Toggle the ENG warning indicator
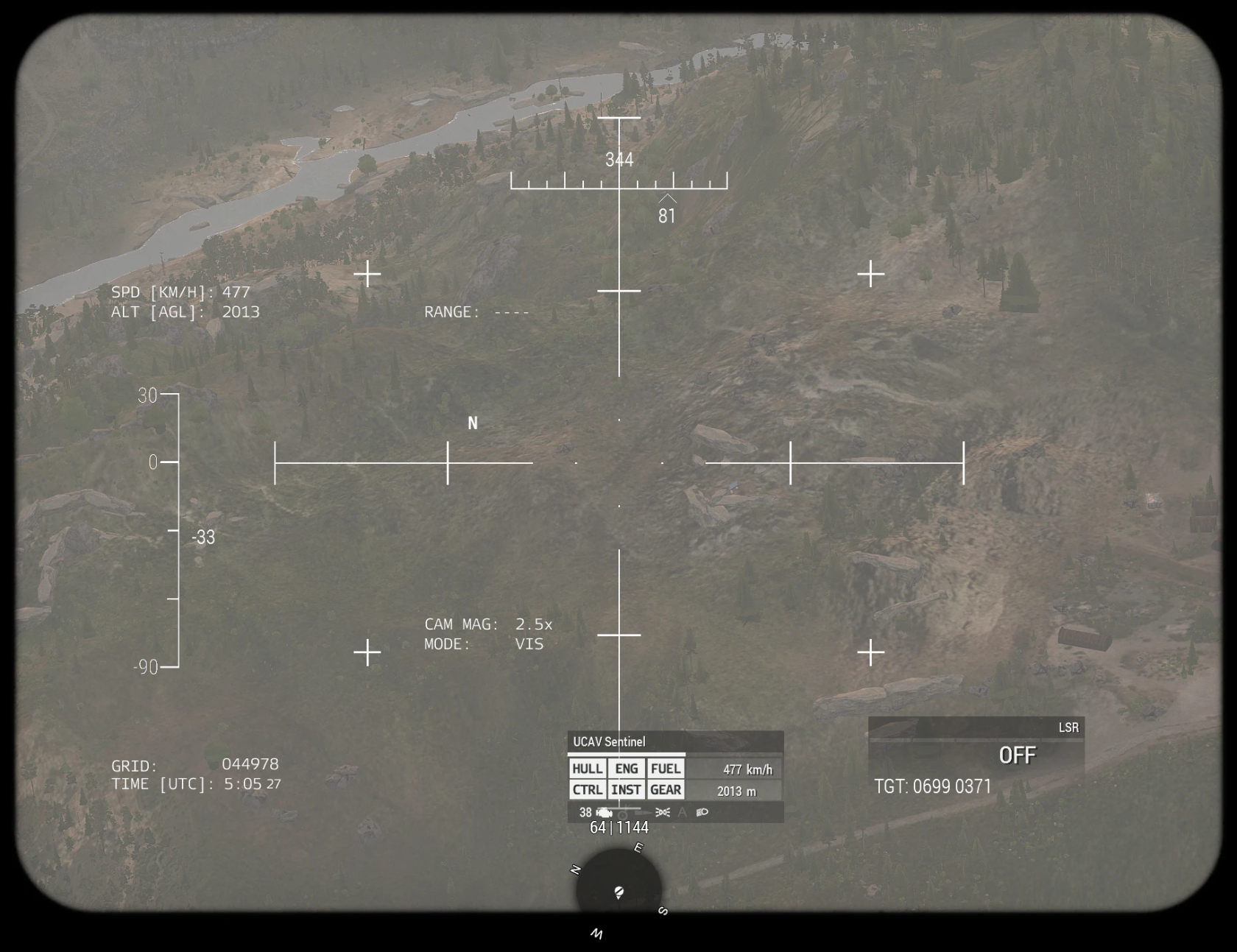The image size is (1237, 952). [627, 769]
